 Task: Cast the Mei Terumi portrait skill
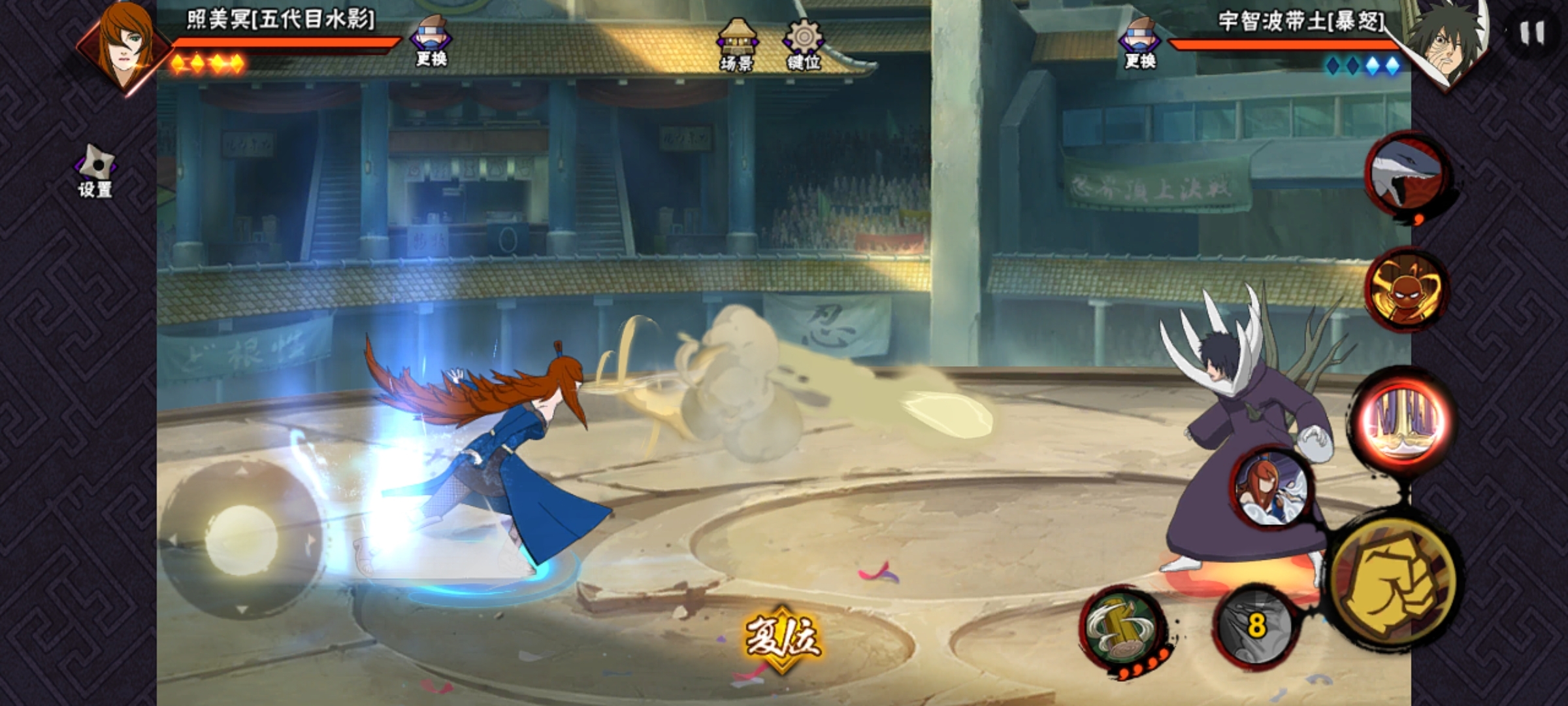(1270, 487)
